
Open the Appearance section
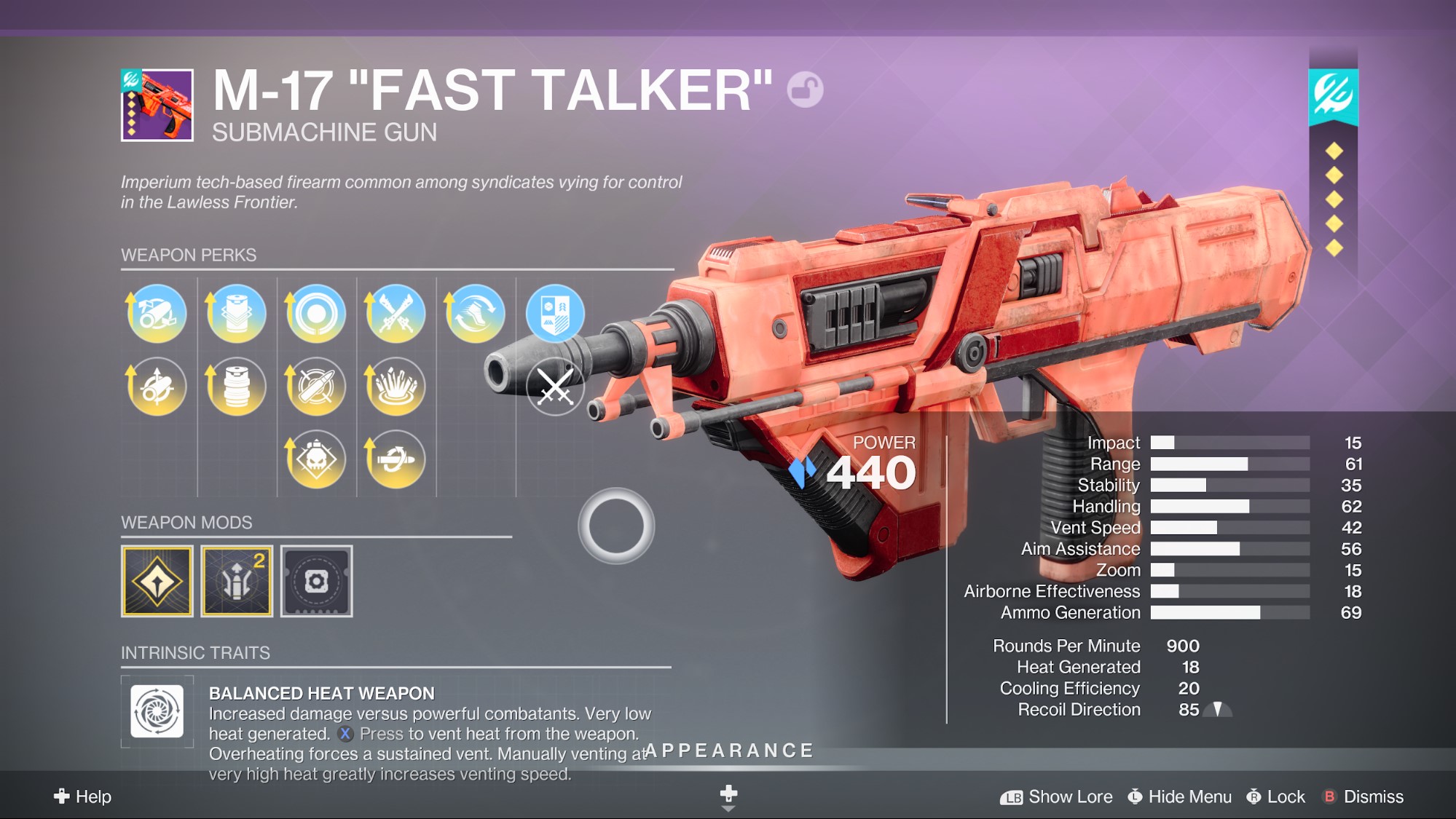click(729, 751)
